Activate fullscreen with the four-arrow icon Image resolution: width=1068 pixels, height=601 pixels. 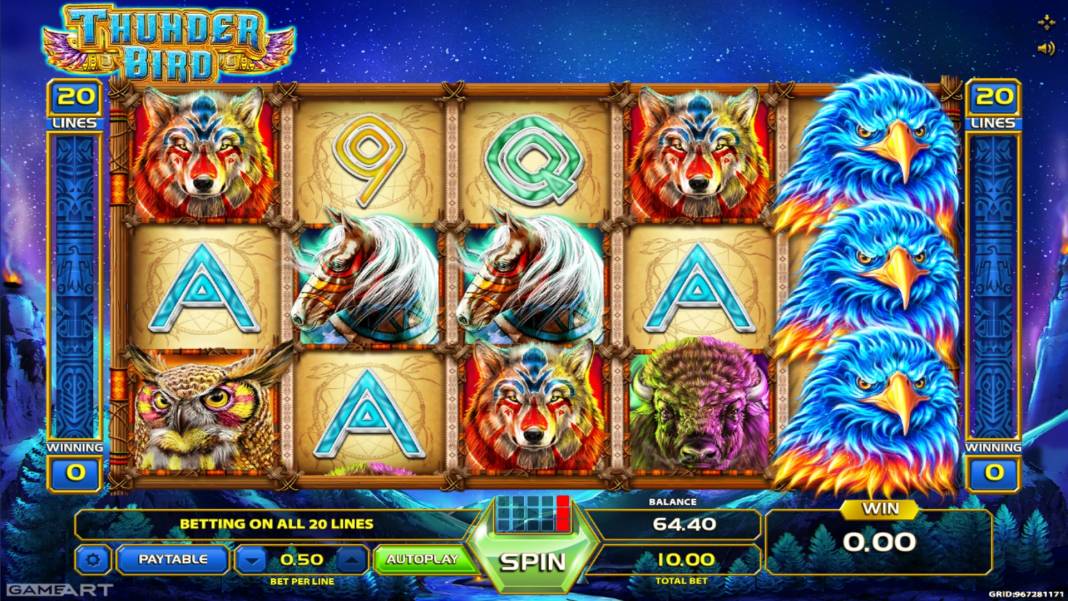point(1046,22)
